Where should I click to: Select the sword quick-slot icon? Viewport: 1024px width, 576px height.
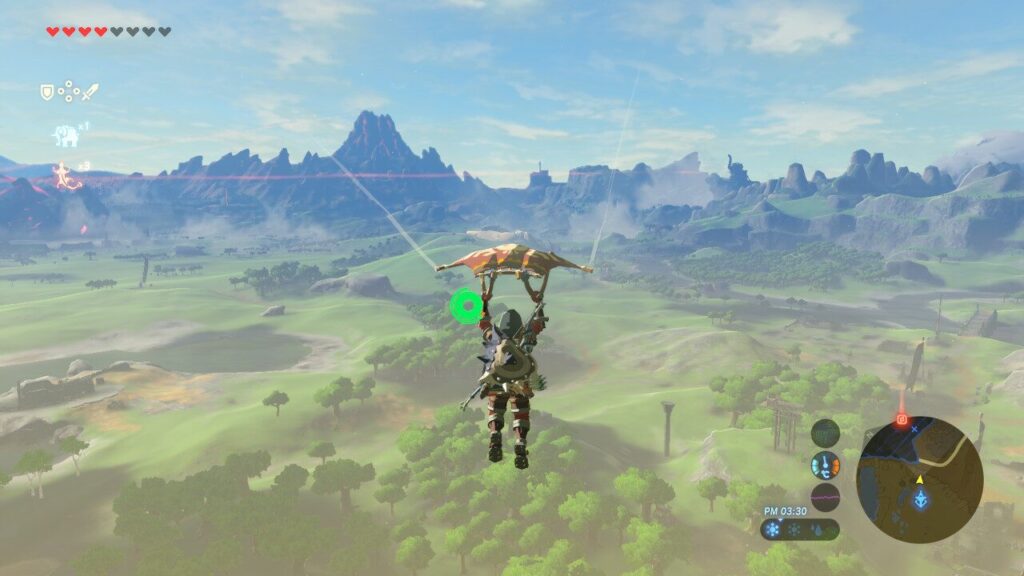point(90,92)
